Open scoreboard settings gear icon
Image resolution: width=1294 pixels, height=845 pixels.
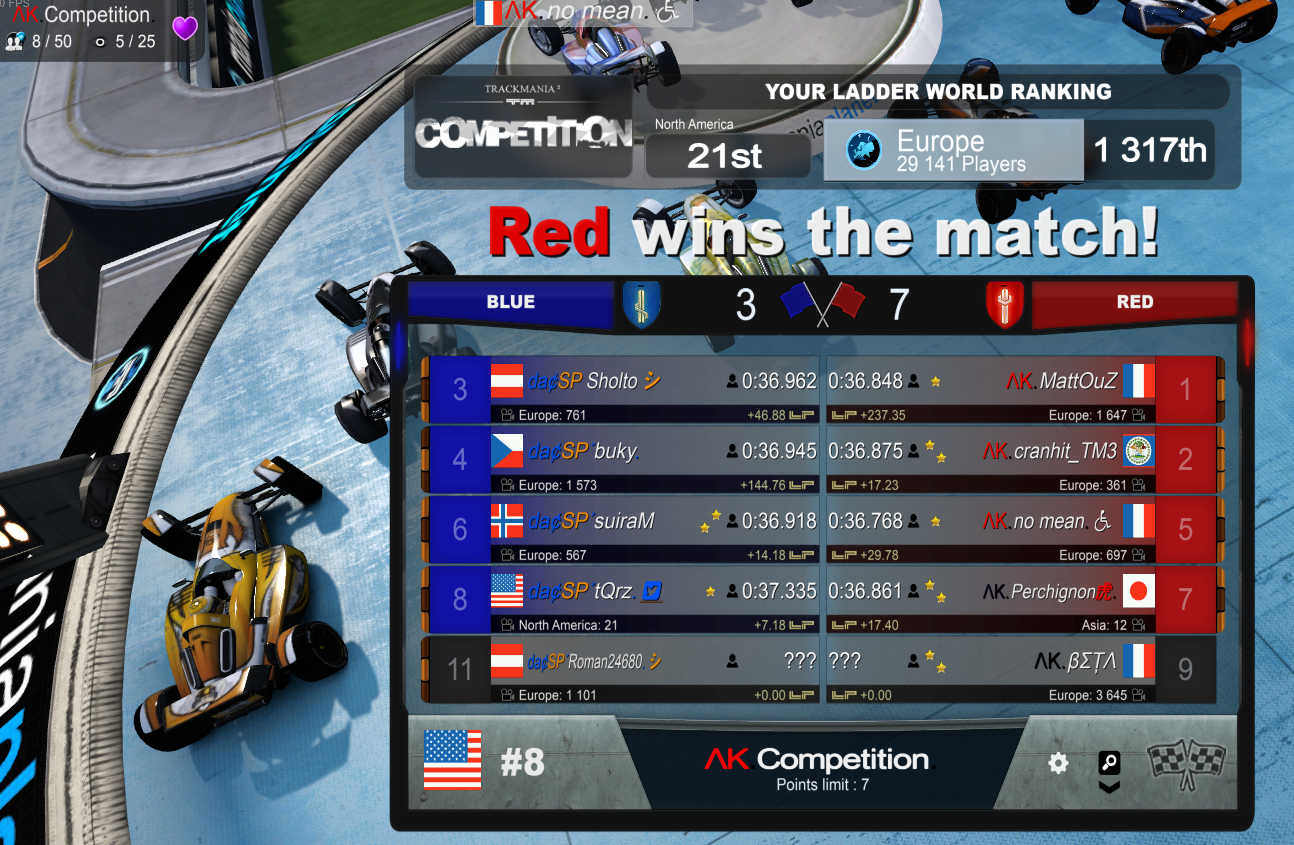tap(1058, 764)
